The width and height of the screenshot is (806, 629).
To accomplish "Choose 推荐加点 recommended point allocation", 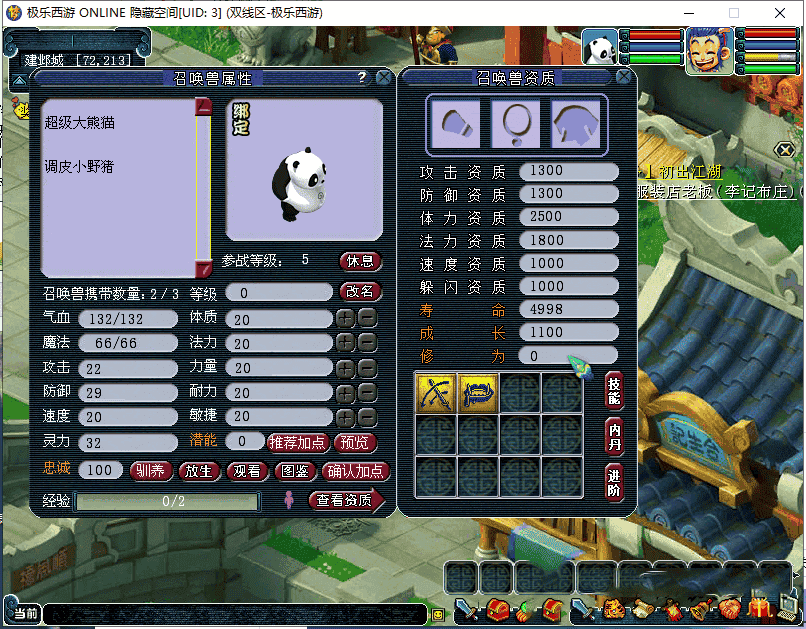I will 297,442.
